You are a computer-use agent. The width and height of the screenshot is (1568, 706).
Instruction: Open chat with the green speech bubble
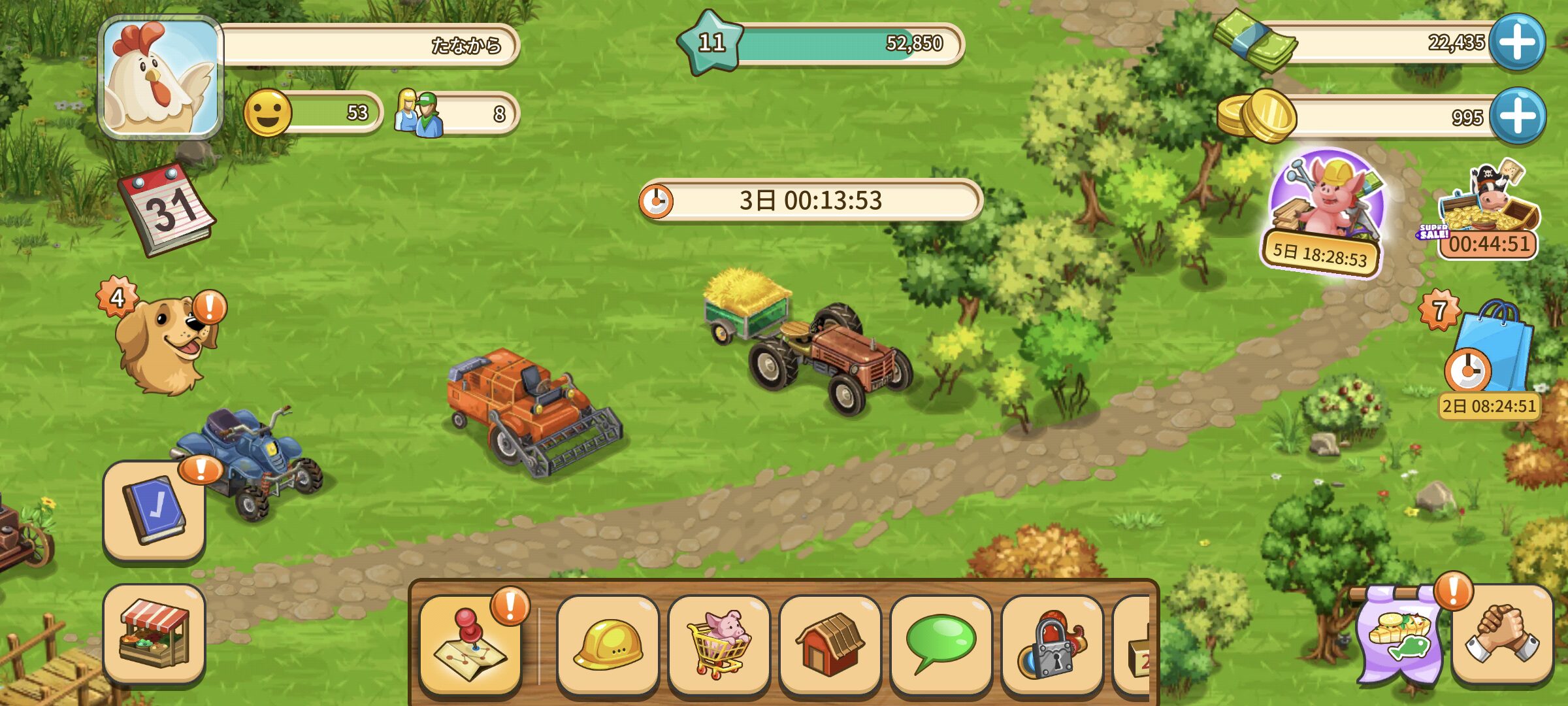pyautogui.click(x=941, y=644)
